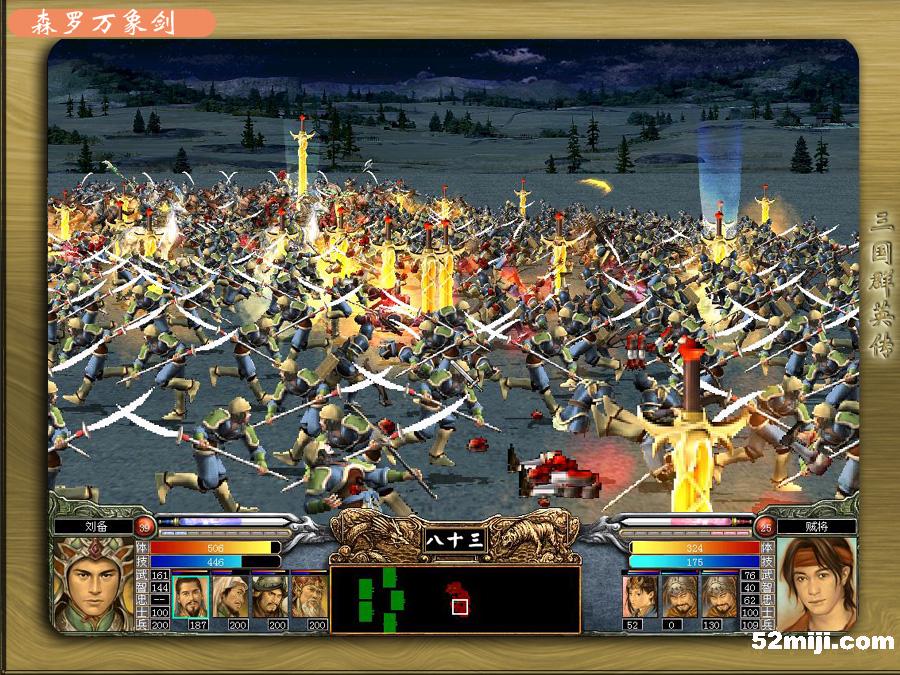Select the enemy general 贼将 portrait
Screen dimensions: 900x675
pyautogui.click(x=816, y=583)
